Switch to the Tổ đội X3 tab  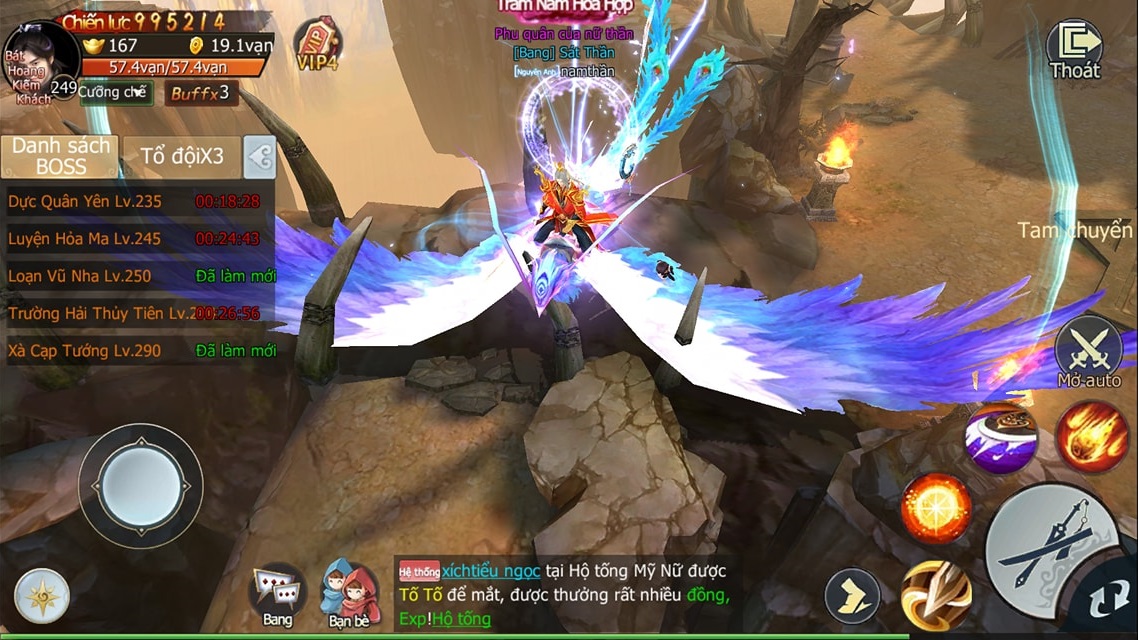pos(181,157)
